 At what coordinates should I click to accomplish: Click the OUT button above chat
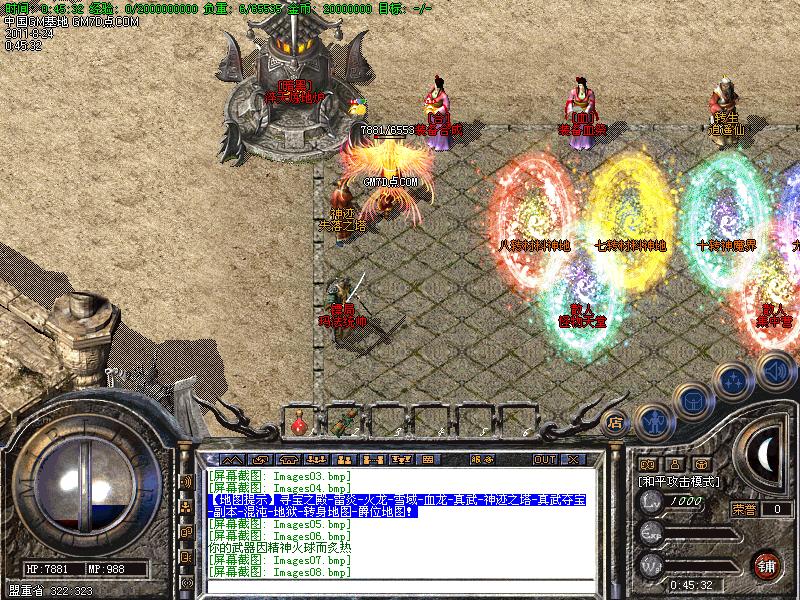click(x=544, y=459)
